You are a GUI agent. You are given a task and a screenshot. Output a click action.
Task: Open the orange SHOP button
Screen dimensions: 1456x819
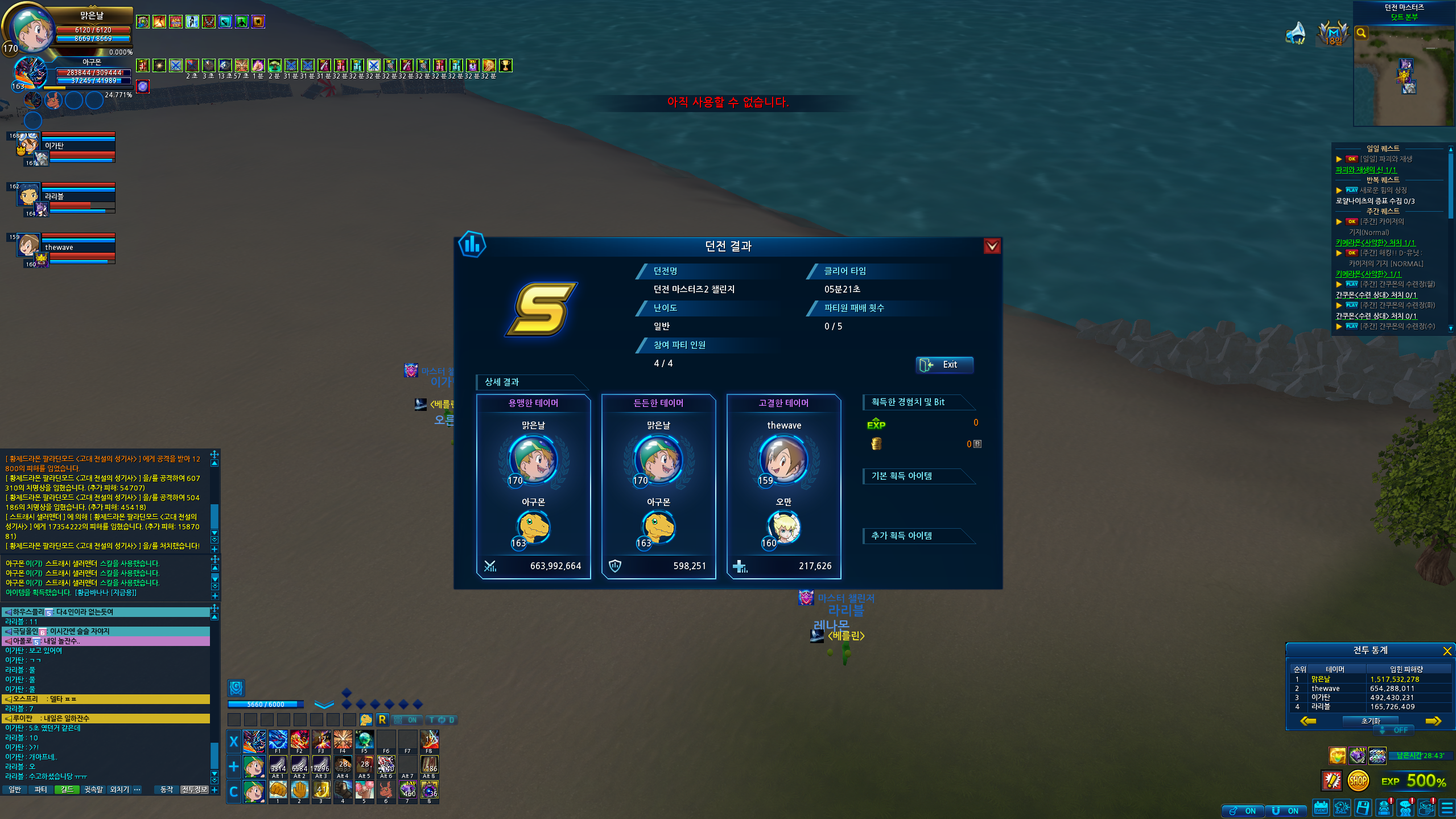click(x=1358, y=781)
